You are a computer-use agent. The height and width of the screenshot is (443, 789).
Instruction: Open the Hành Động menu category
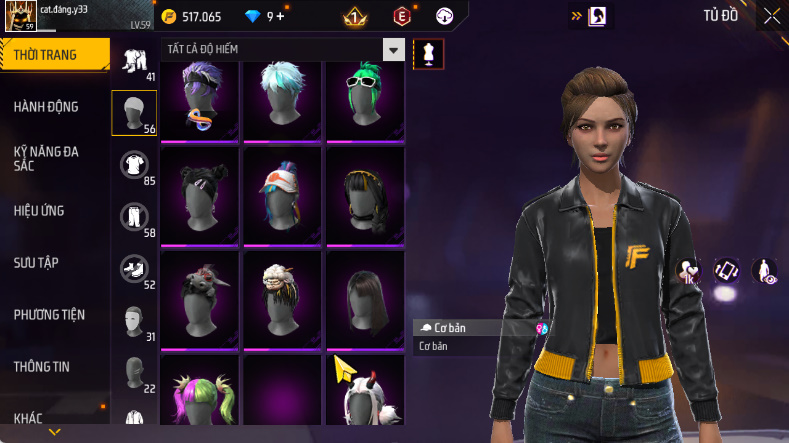[x=46, y=107]
